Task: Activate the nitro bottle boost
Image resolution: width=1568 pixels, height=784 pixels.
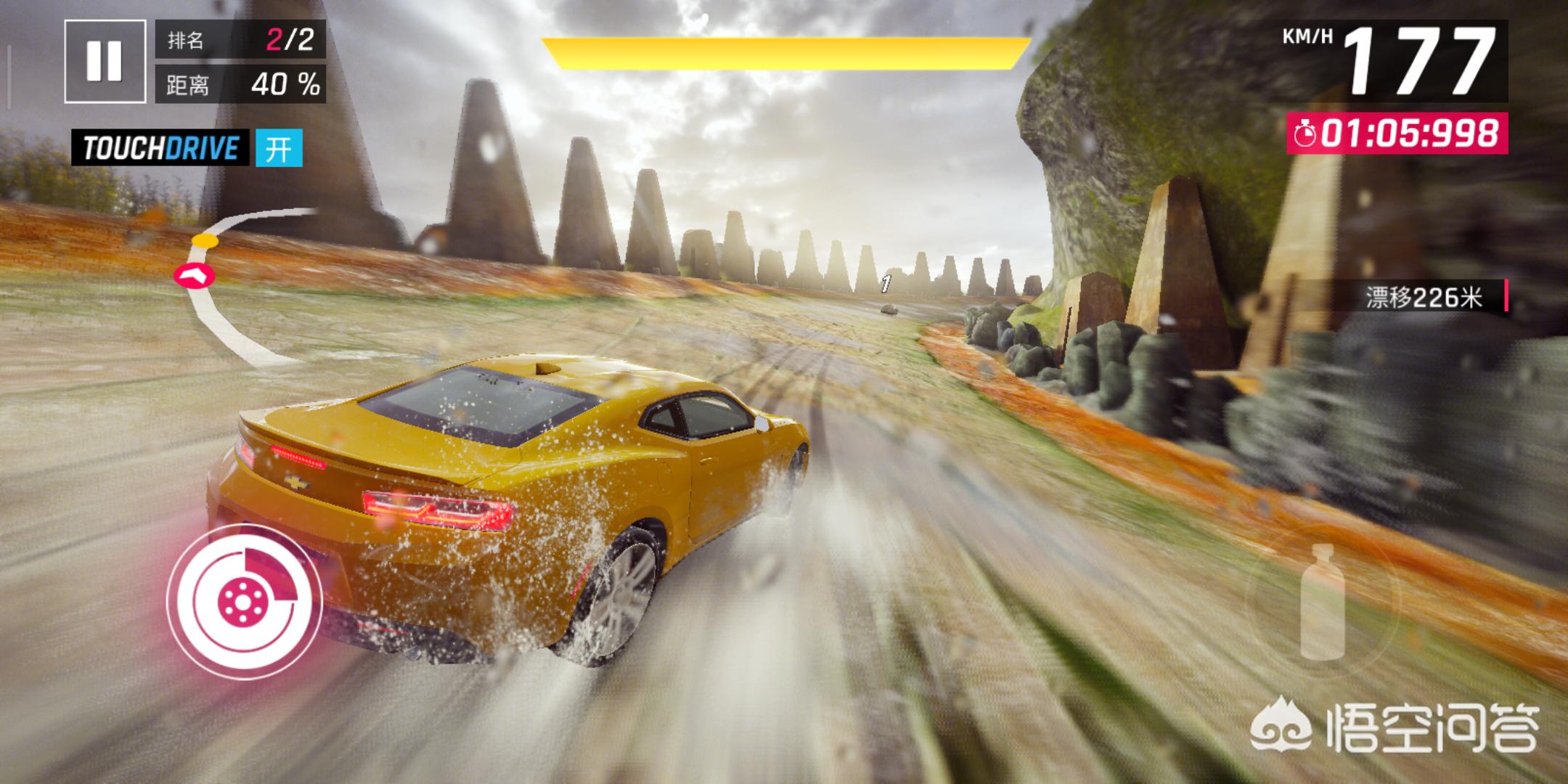Action: [1323, 601]
